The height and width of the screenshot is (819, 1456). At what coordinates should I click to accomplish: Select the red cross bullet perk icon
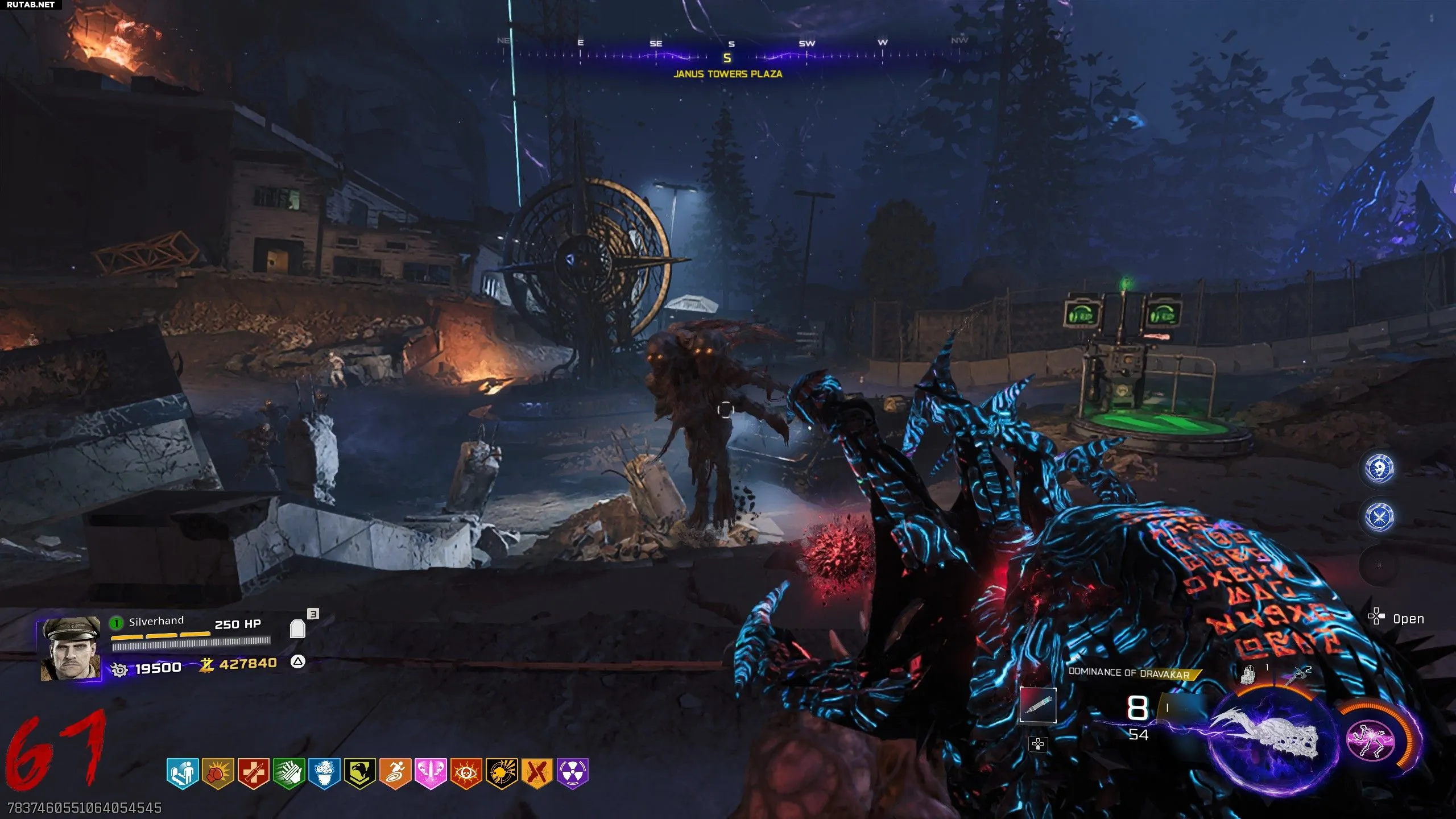tap(253, 773)
